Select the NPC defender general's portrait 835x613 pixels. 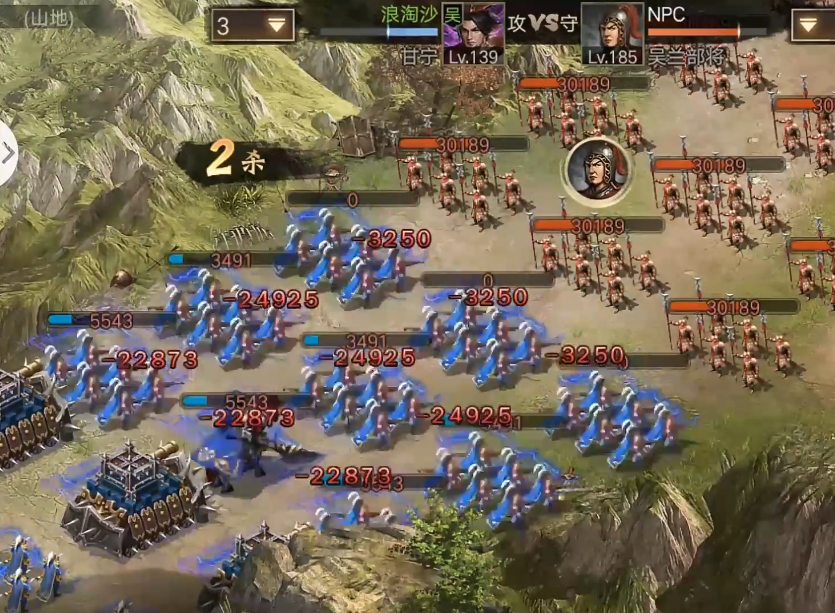[611, 31]
